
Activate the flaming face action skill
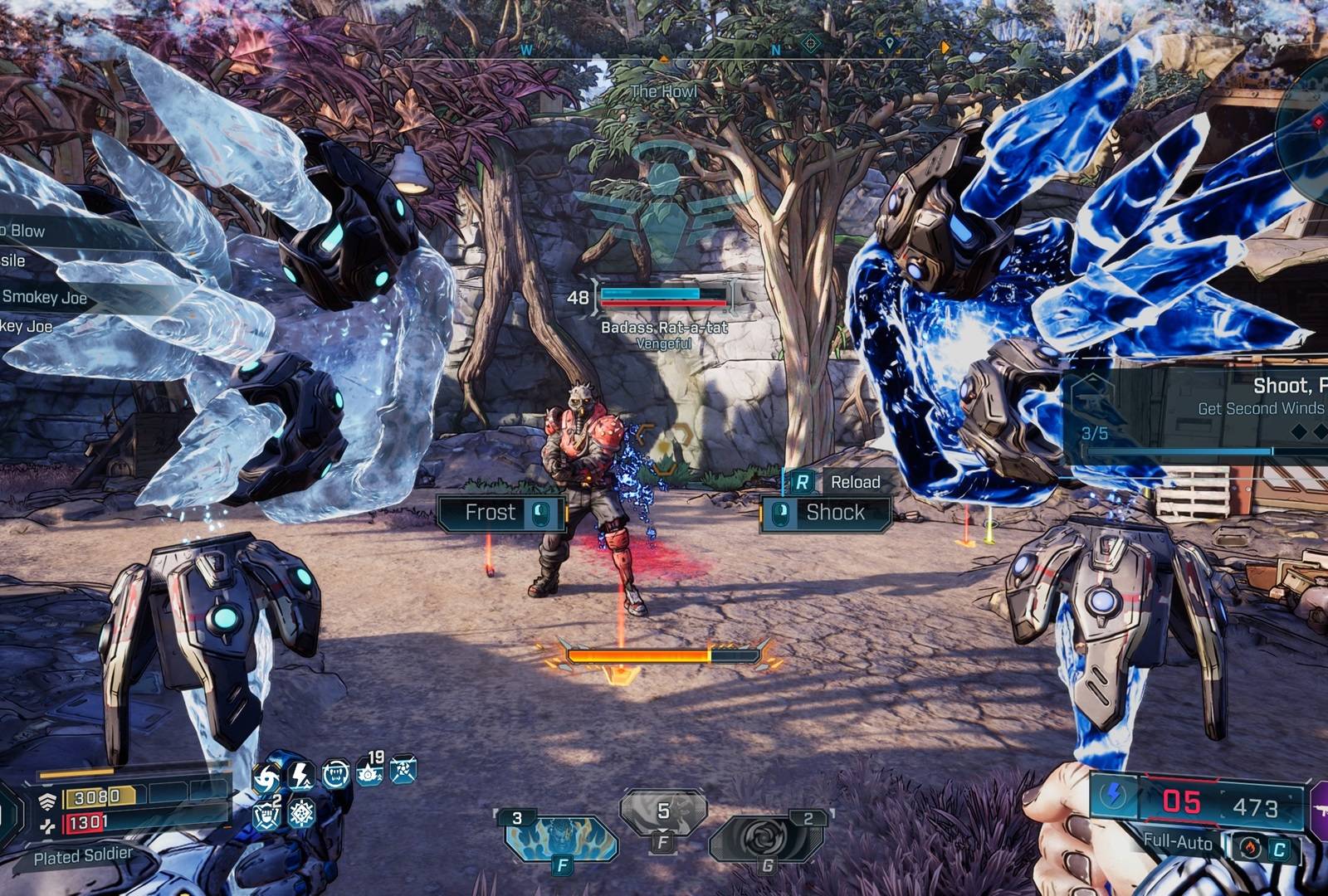(561, 838)
